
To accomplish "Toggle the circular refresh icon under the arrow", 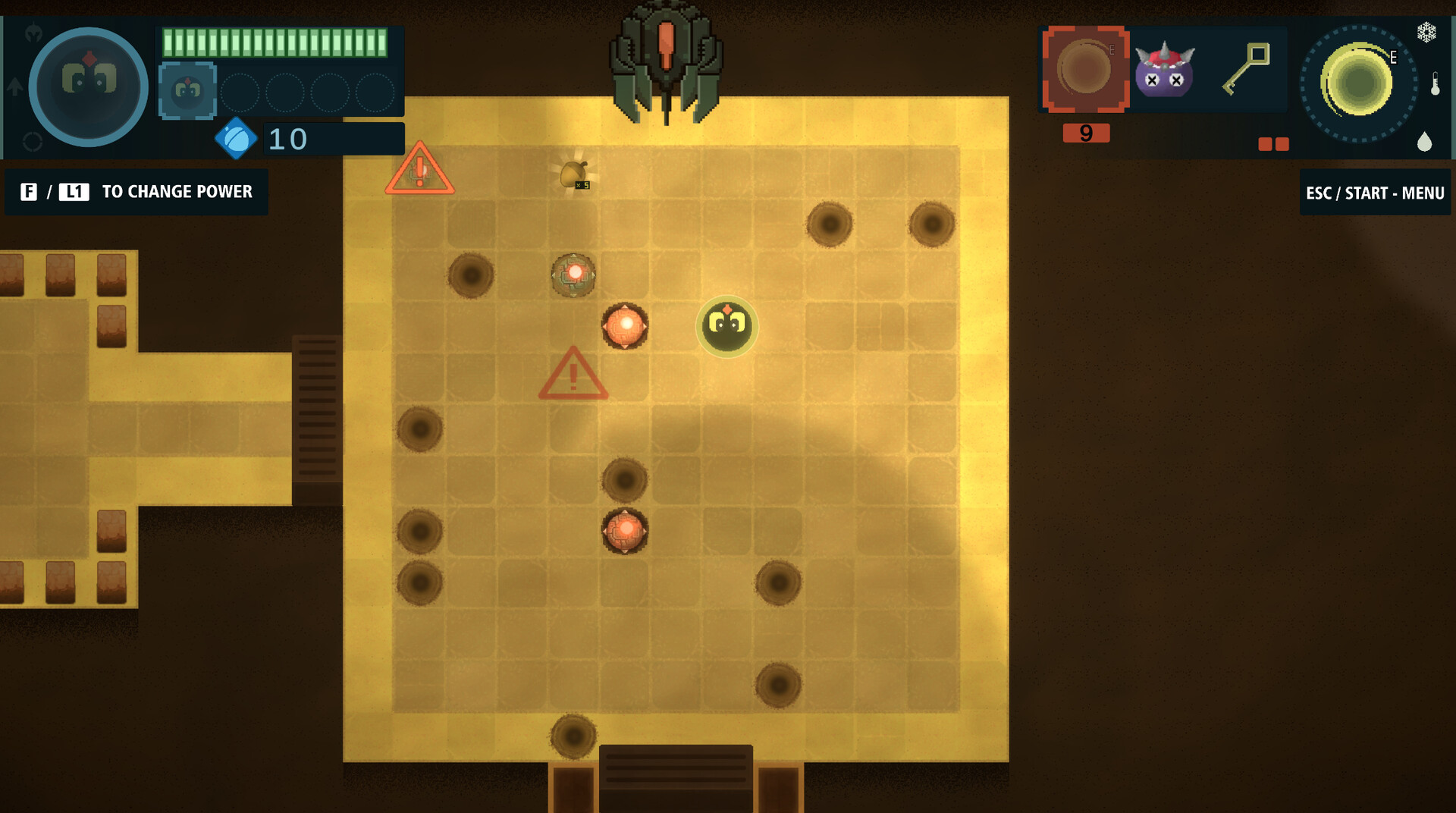I will [33, 141].
